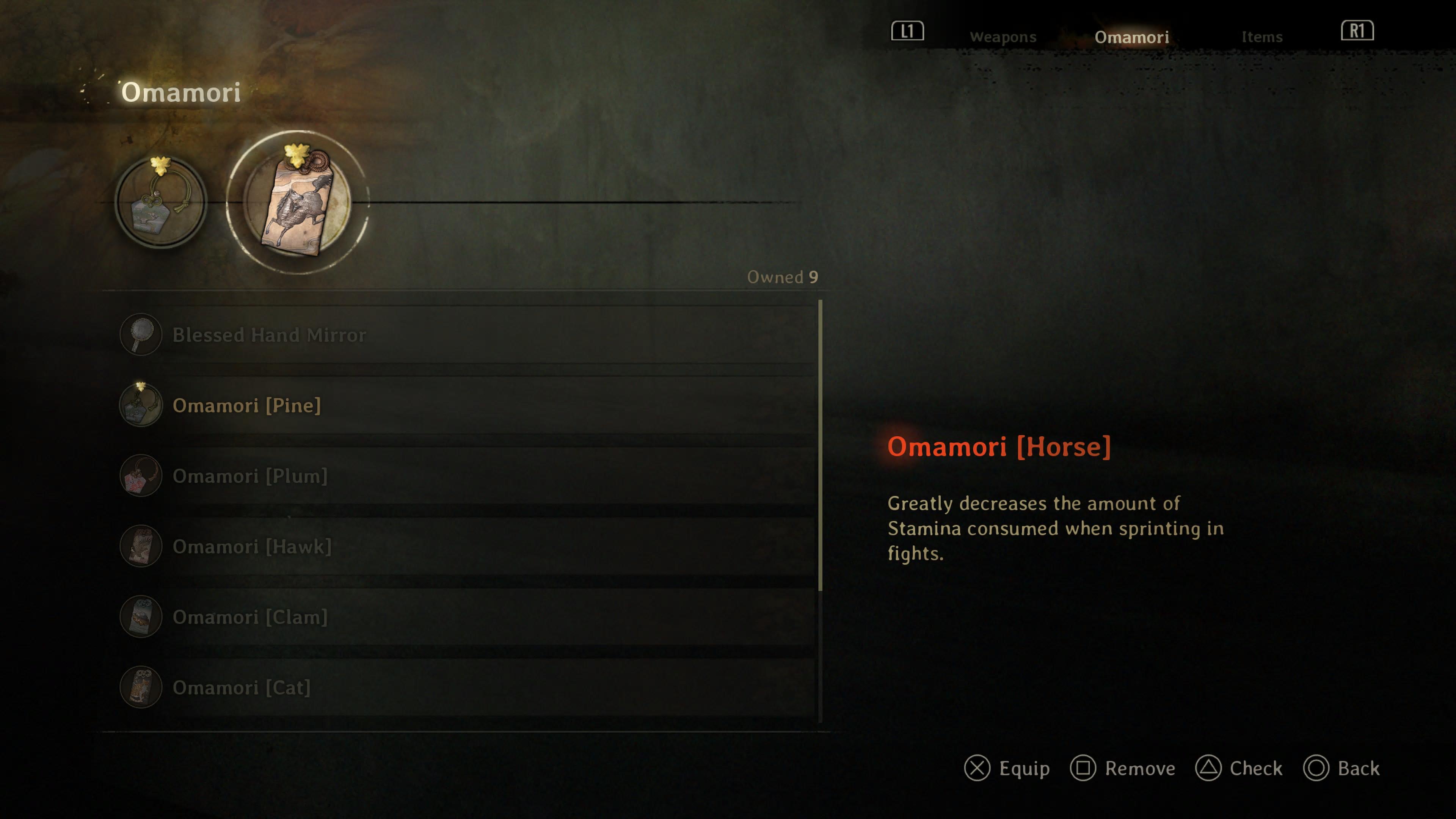Pick the Omamori [Plum] row

point(250,476)
